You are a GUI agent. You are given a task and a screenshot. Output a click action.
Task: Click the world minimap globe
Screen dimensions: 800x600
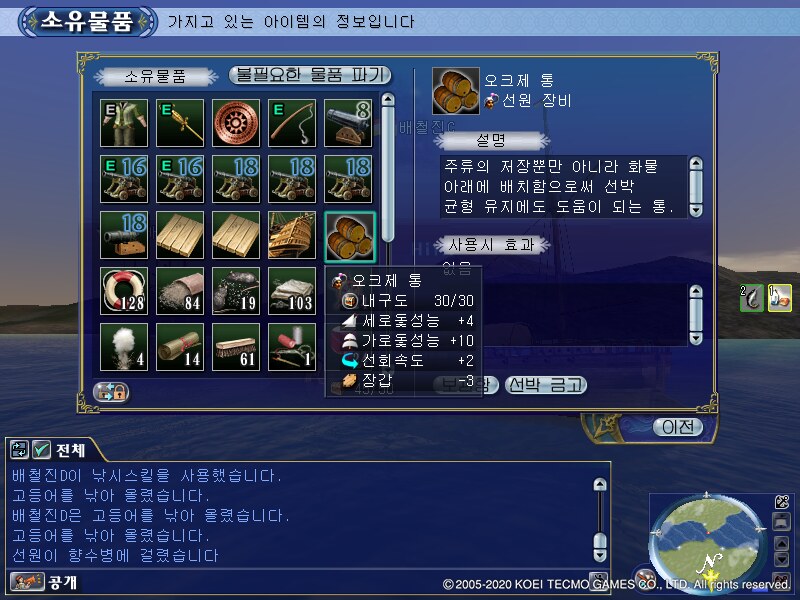tap(707, 536)
